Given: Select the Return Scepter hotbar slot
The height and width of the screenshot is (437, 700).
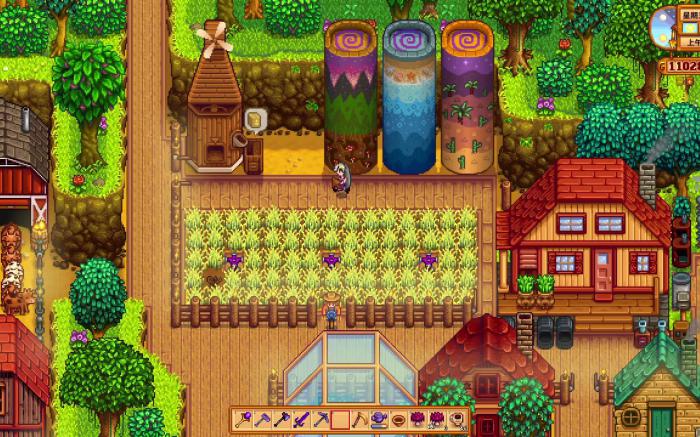Looking at the screenshot, I should pos(243,419).
